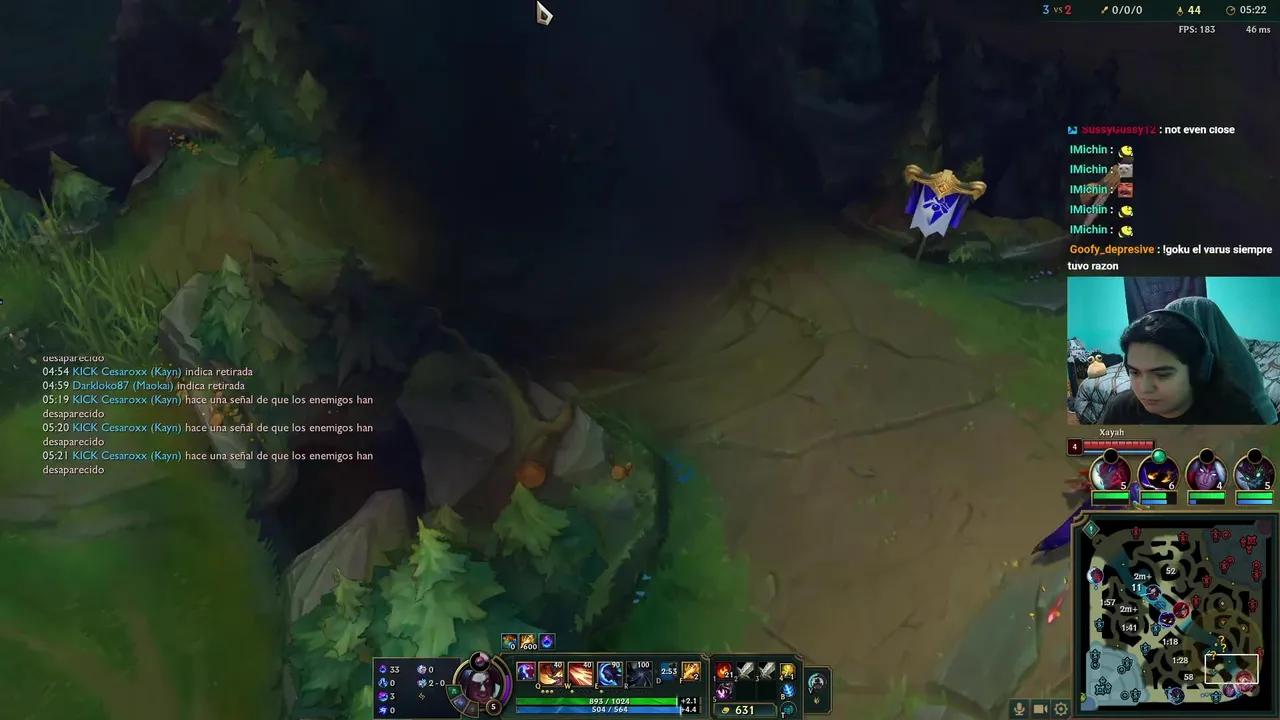Toggle the camera icon off

pyautogui.click(x=1039, y=708)
